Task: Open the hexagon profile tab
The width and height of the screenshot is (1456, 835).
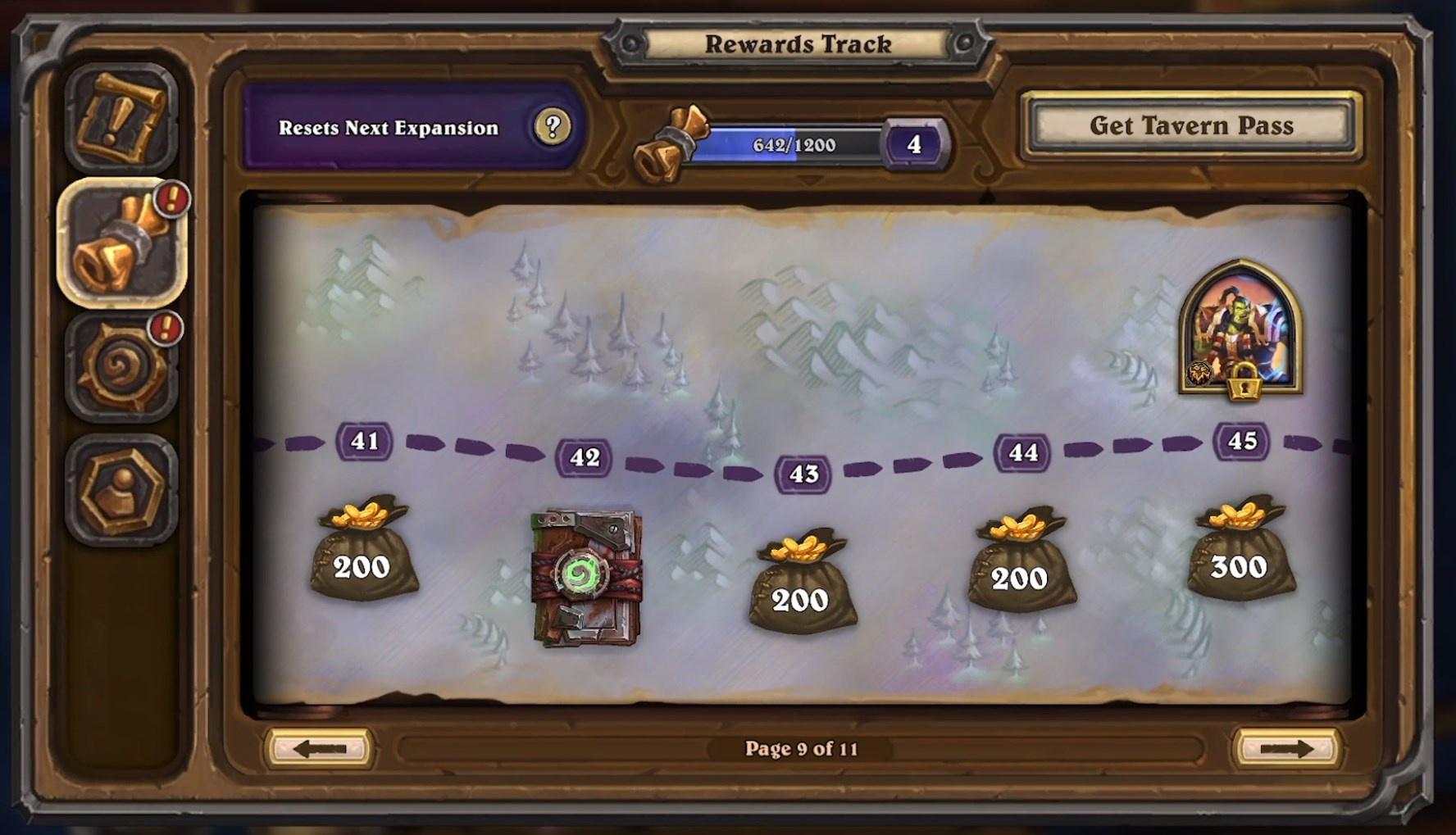Action: (x=121, y=490)
